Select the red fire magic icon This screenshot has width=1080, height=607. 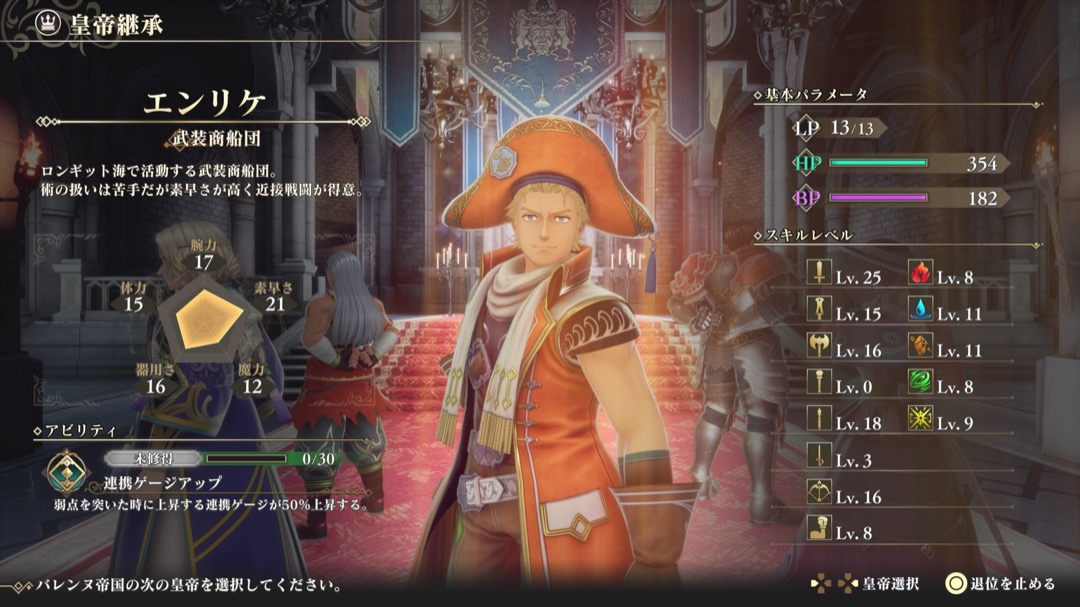pos(920,276)
